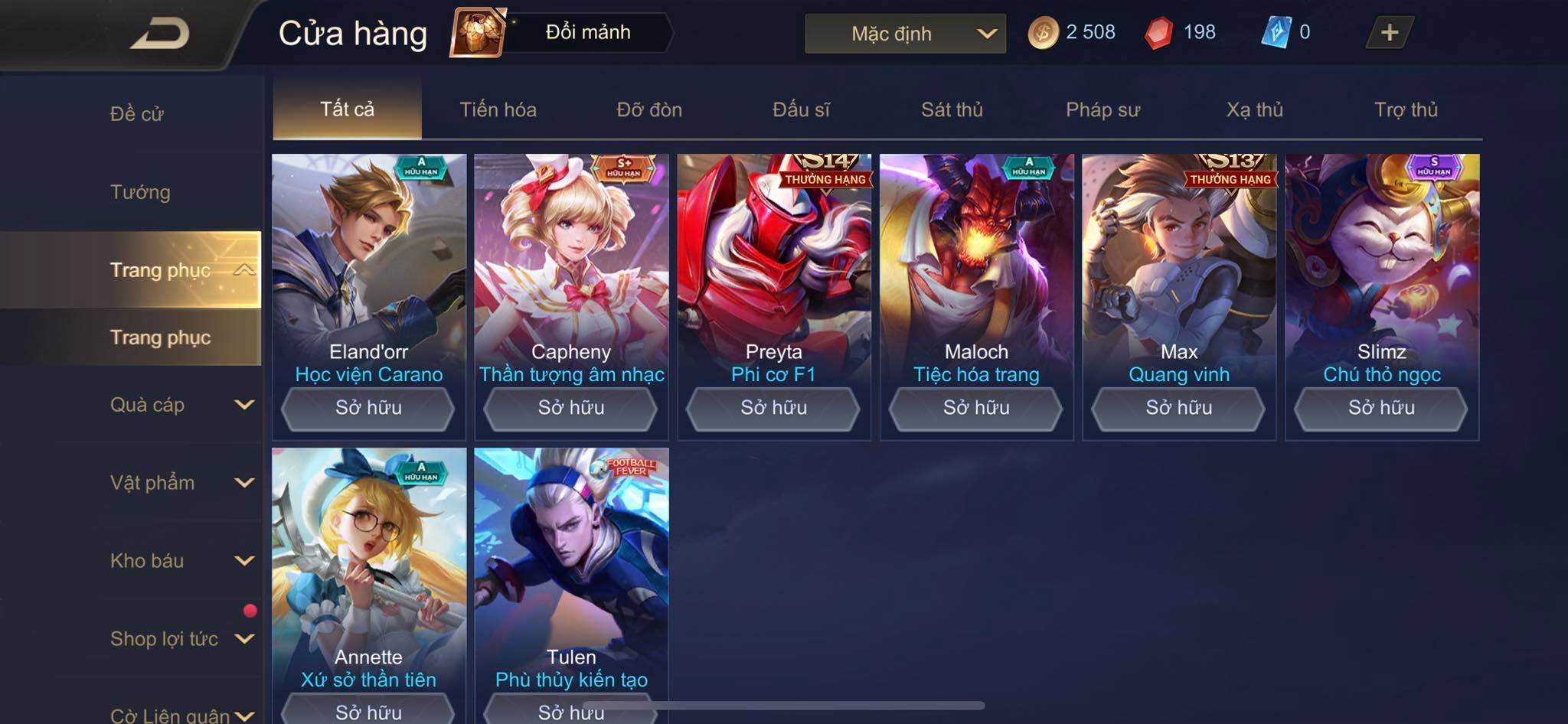Select the Đấu sĩ tab
The image size is (1568, 724).
coord(801,109)
